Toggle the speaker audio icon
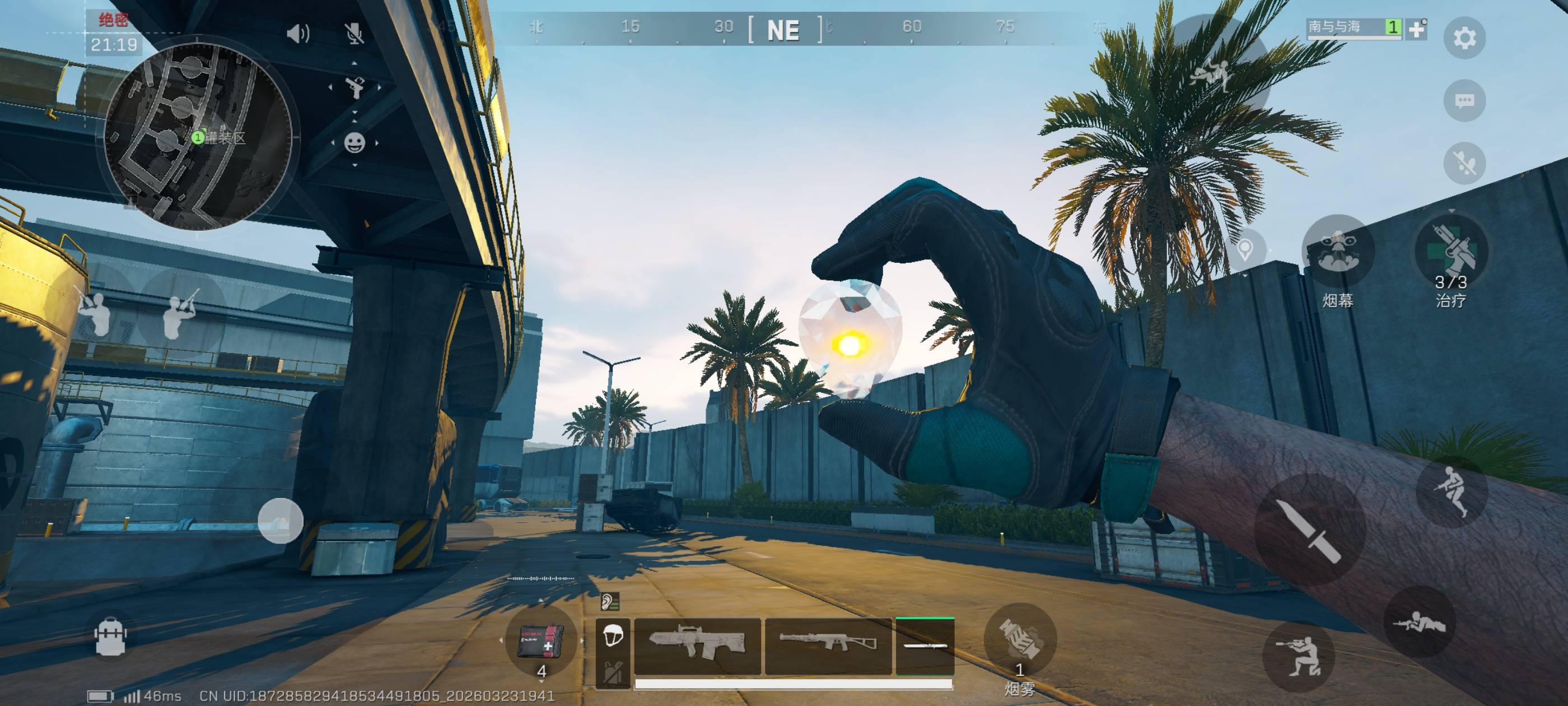The width and height of the screenshot is (1568, 706). tap(298, 34)
